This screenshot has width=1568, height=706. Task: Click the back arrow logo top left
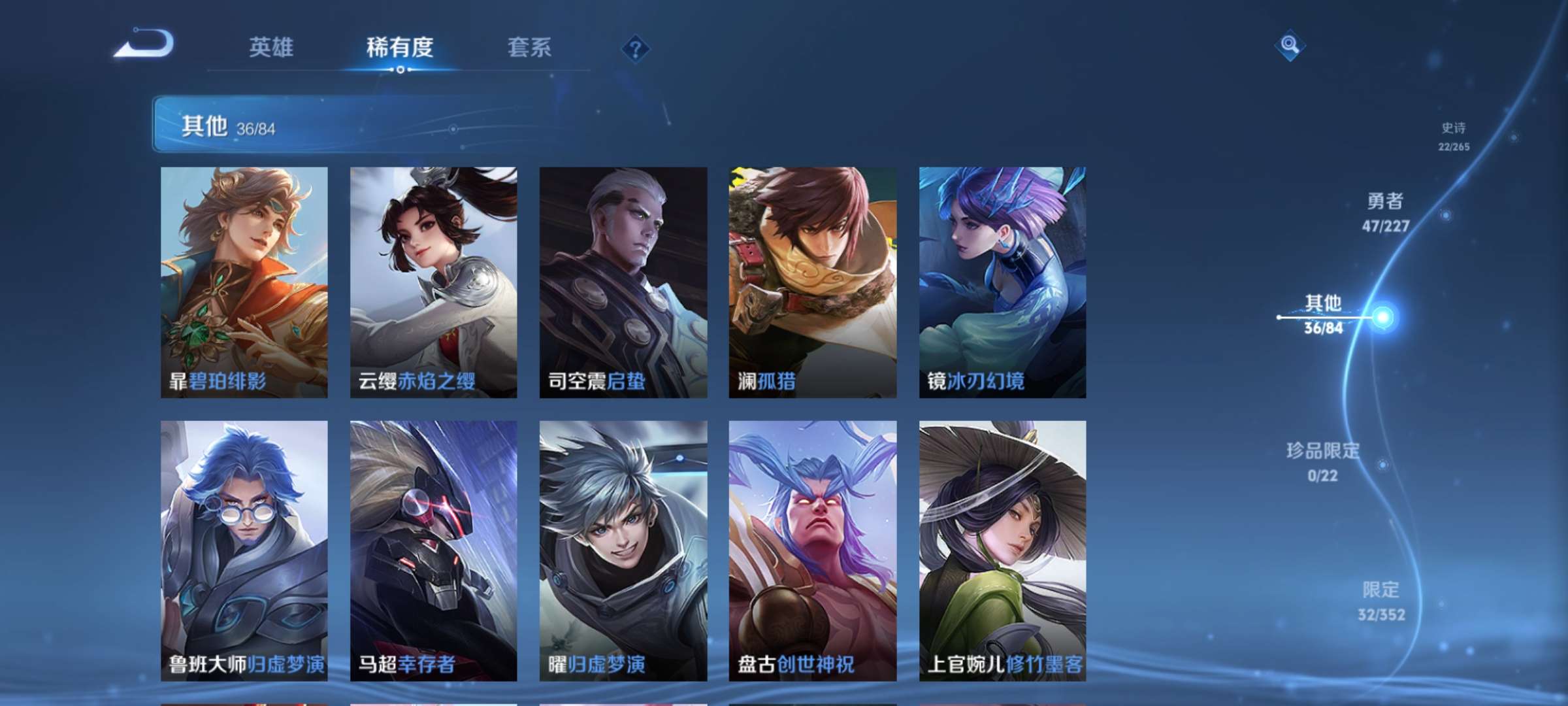[x=144, y=48]
